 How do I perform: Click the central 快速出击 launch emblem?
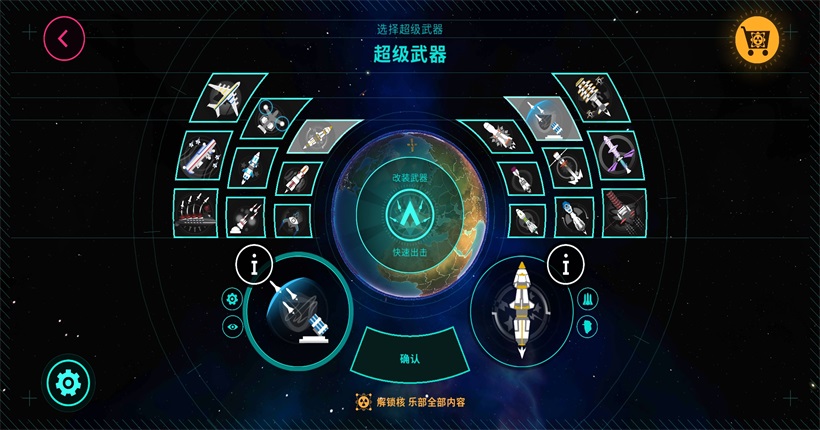tap(410, 213)
